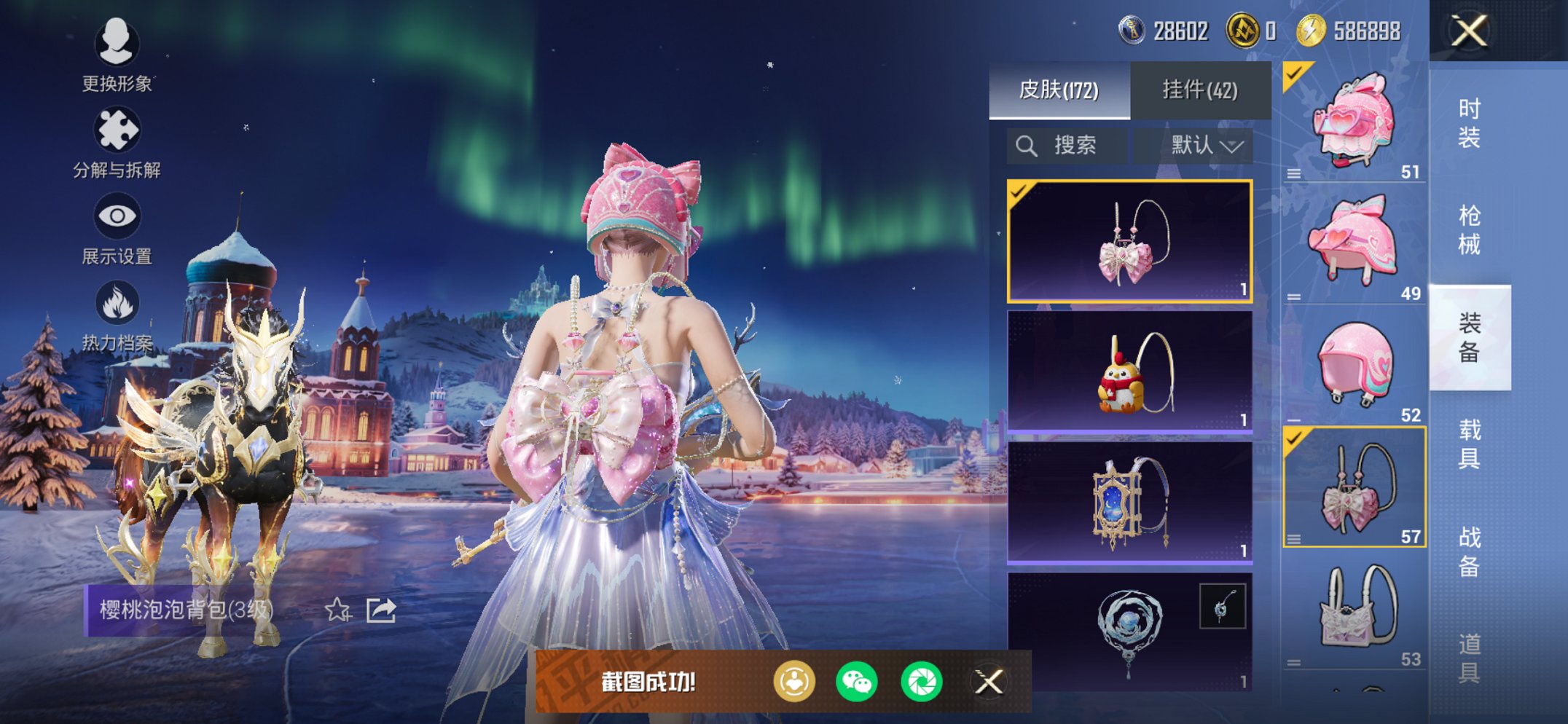Switch to the 时装 fashion category
This screenshot has height=724, width=1568.
point(1469,123)
